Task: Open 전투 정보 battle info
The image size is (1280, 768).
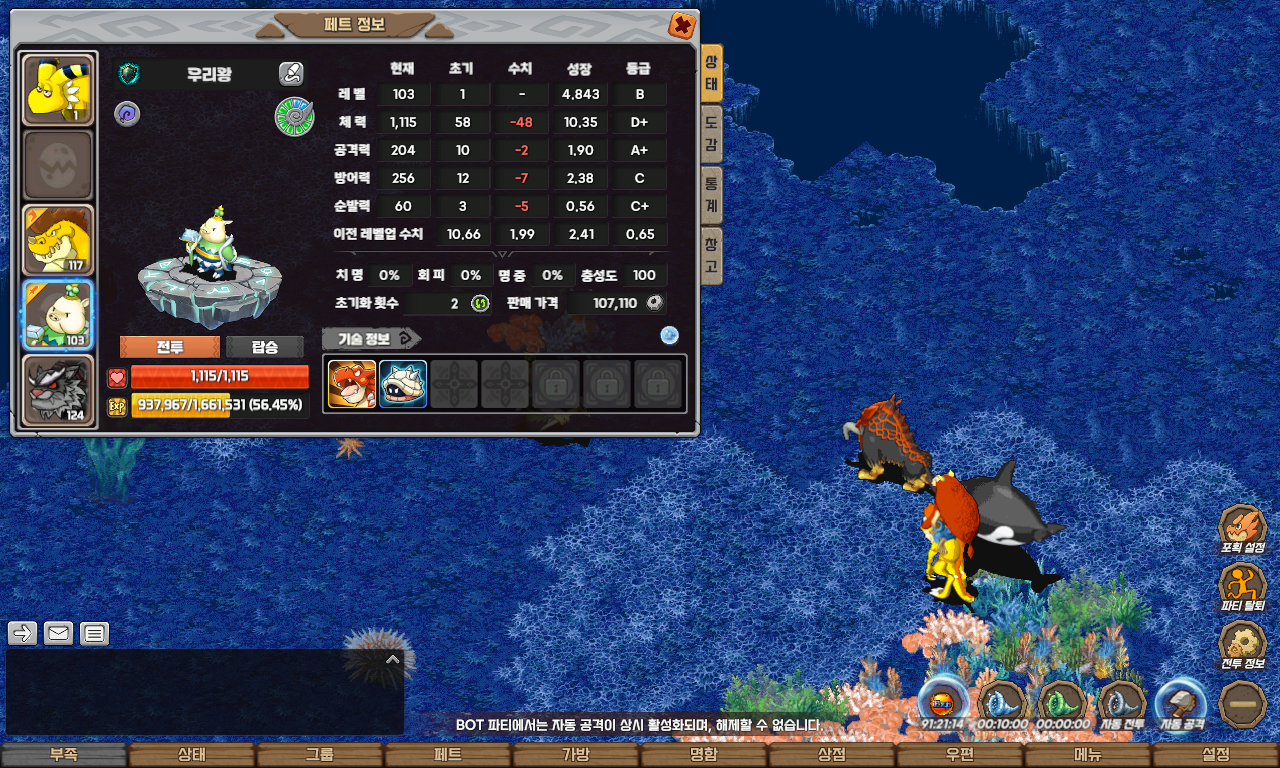Action: click(x=1243, y=646)
